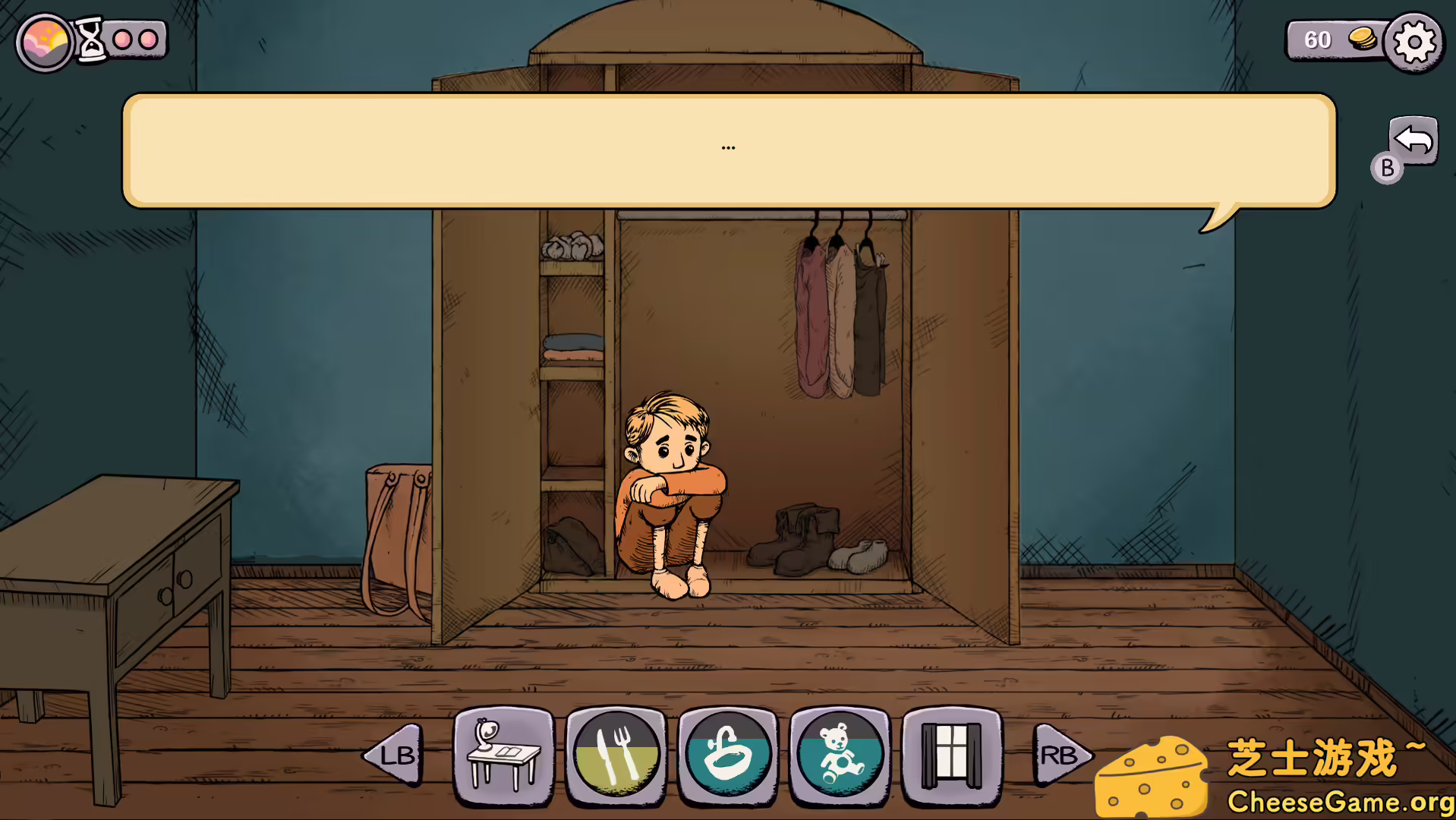The height and width of the screenshot is (820, 1456).
Task: Open the teddy bear play activity
Action: [x=839, y=756]
